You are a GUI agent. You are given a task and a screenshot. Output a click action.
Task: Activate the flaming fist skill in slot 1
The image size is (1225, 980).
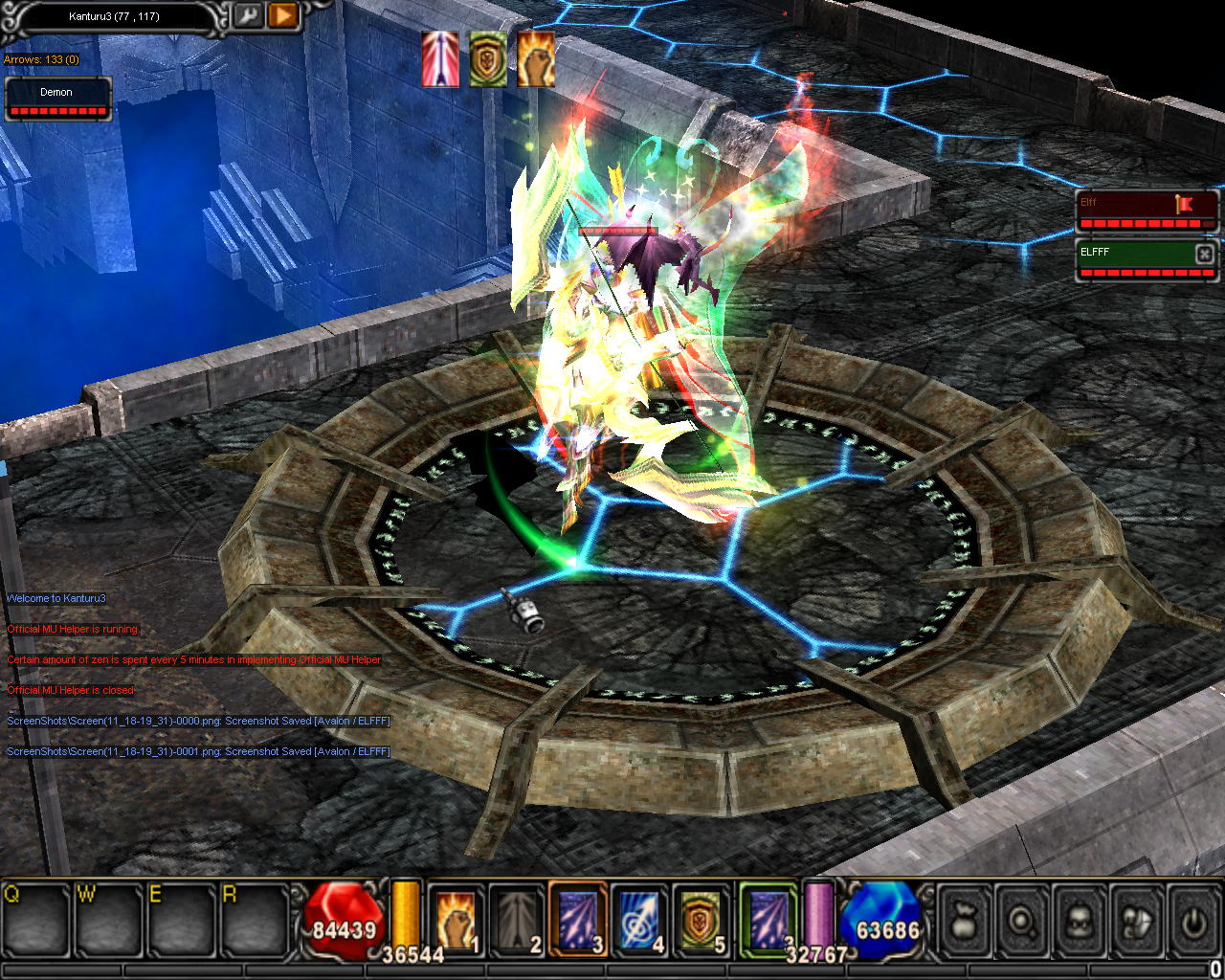457,921
